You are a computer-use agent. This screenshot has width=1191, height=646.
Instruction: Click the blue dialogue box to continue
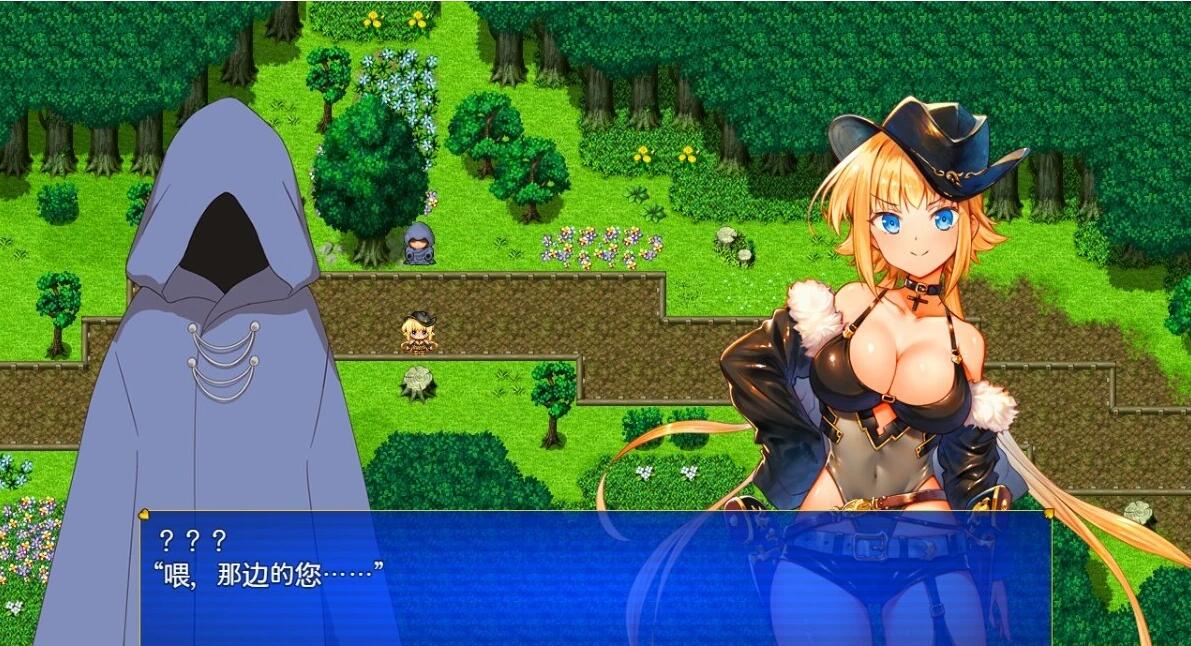point(594,578)
